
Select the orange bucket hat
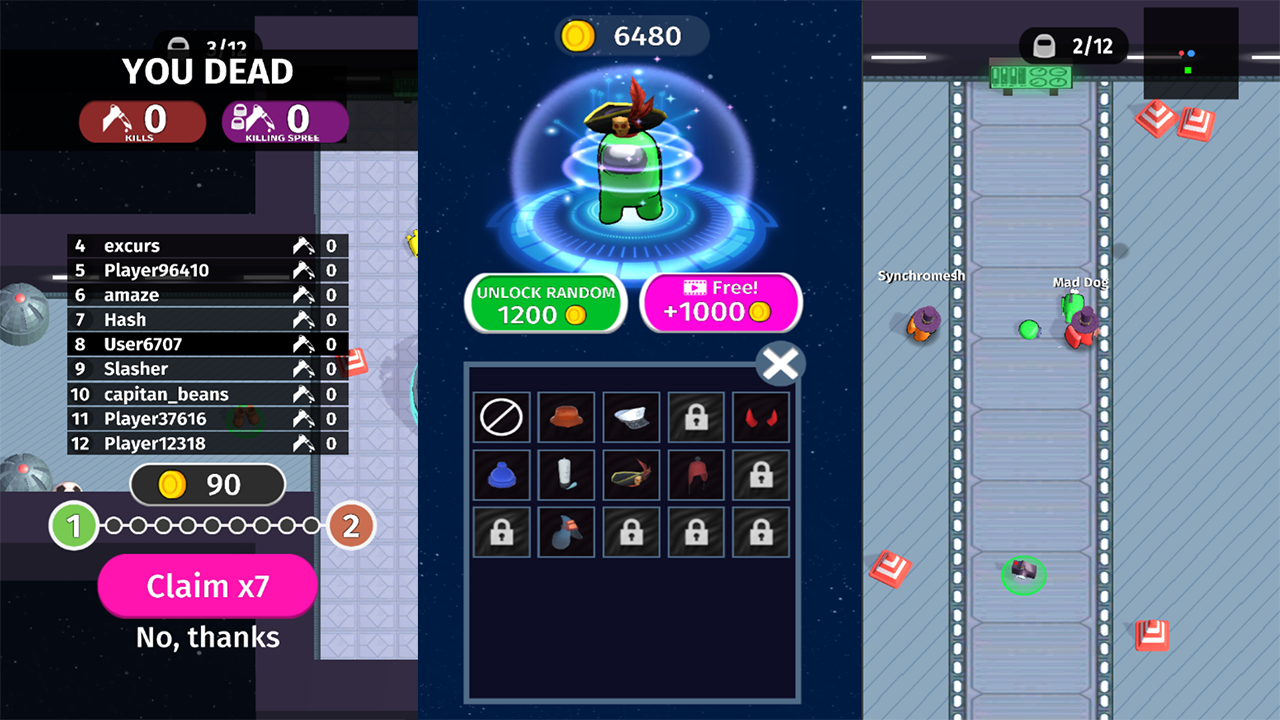click(x=566, y=417)
